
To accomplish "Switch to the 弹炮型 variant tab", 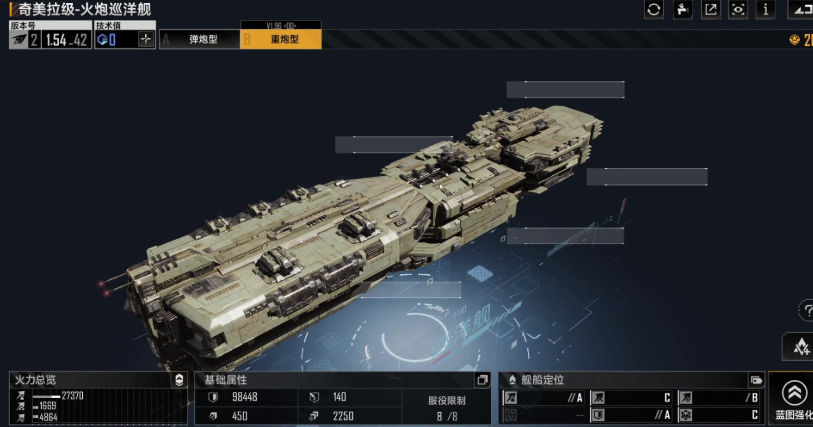I will [x=201, y=40].
